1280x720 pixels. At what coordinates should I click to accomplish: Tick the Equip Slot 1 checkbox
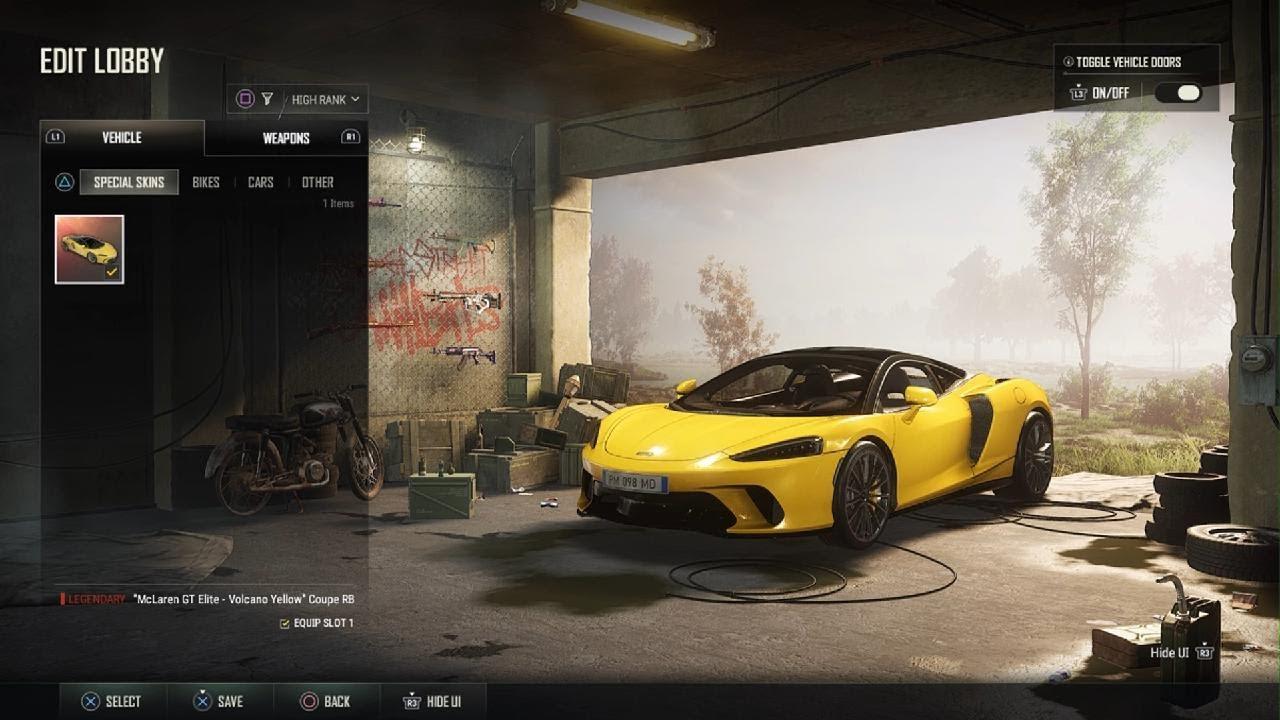(x=285, y=623)
